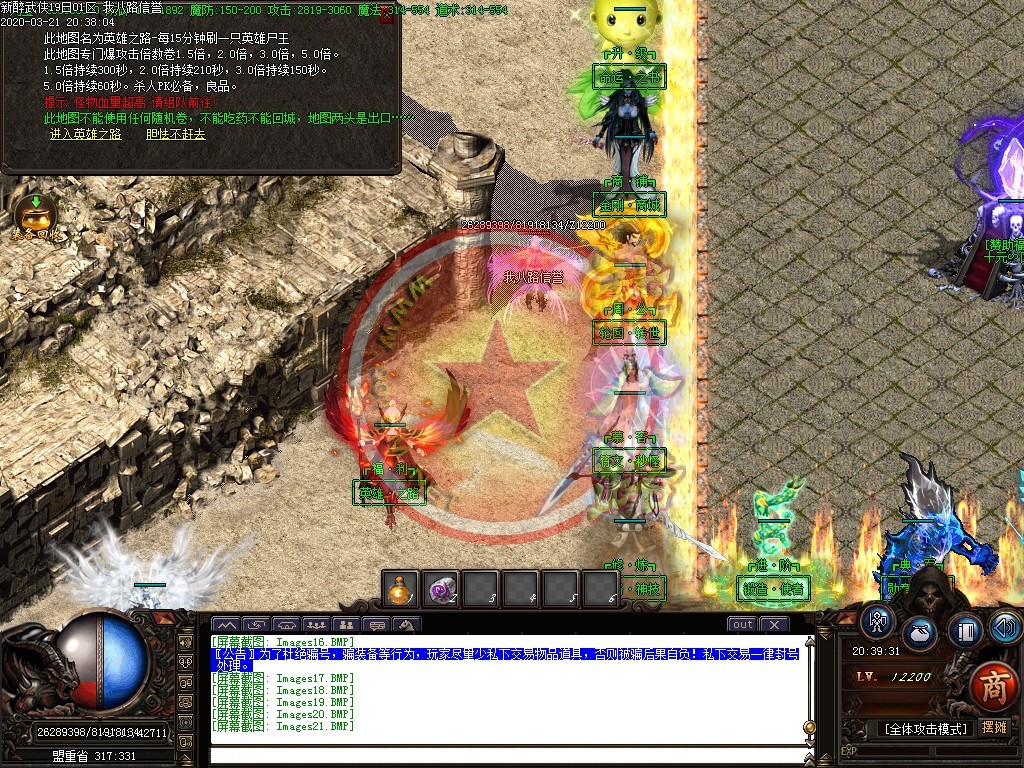
Task: Close the chat panel with X
Action: (x=774, y=625)
